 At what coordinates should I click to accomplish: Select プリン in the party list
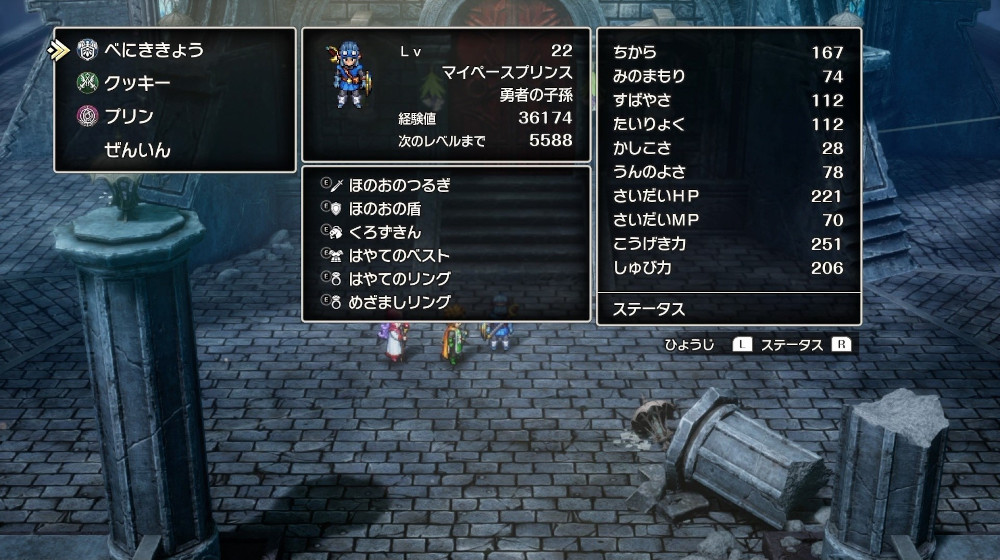[x=129, y=116]
